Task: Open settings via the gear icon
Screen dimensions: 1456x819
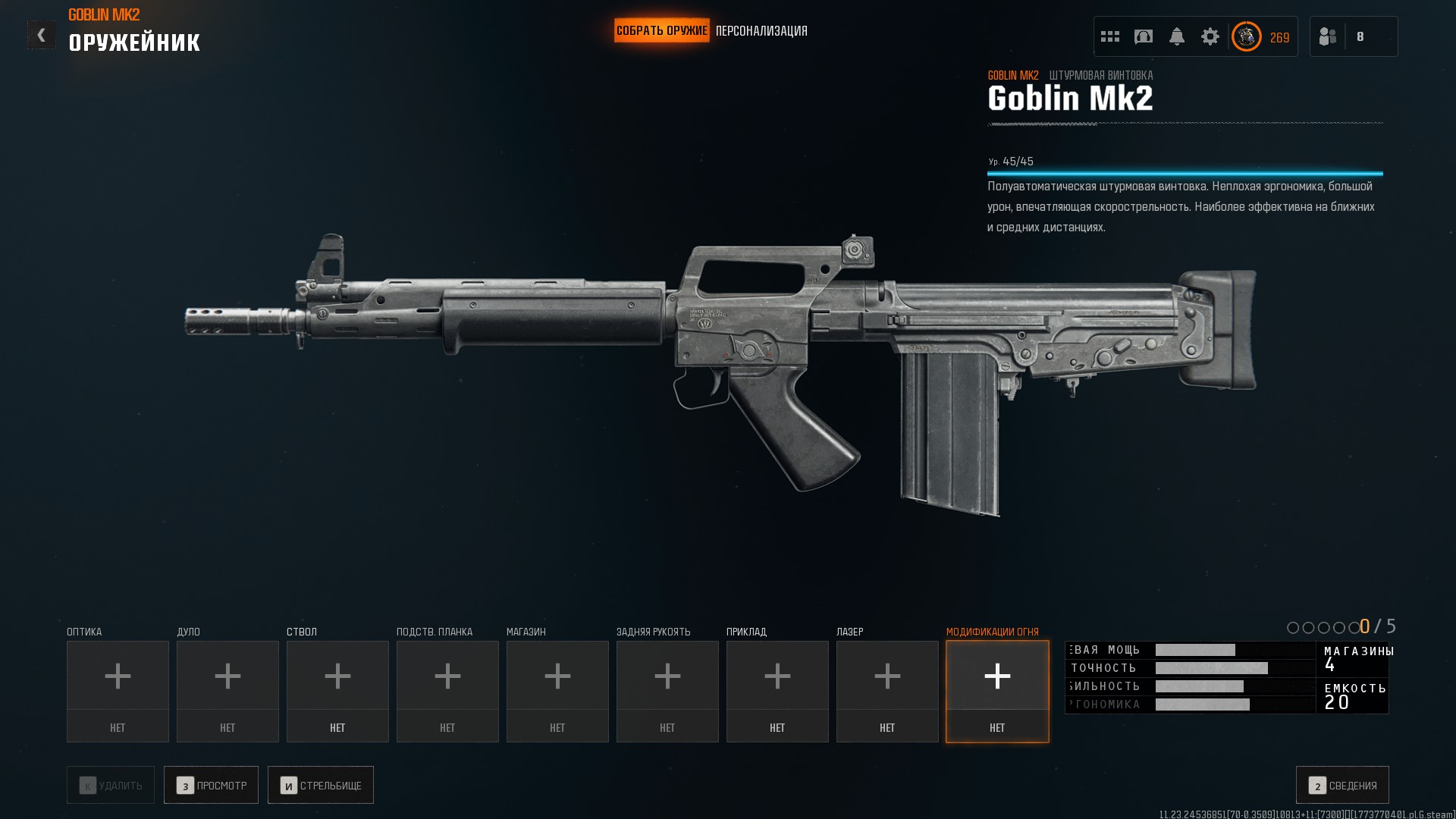Action: [1210, 36]
